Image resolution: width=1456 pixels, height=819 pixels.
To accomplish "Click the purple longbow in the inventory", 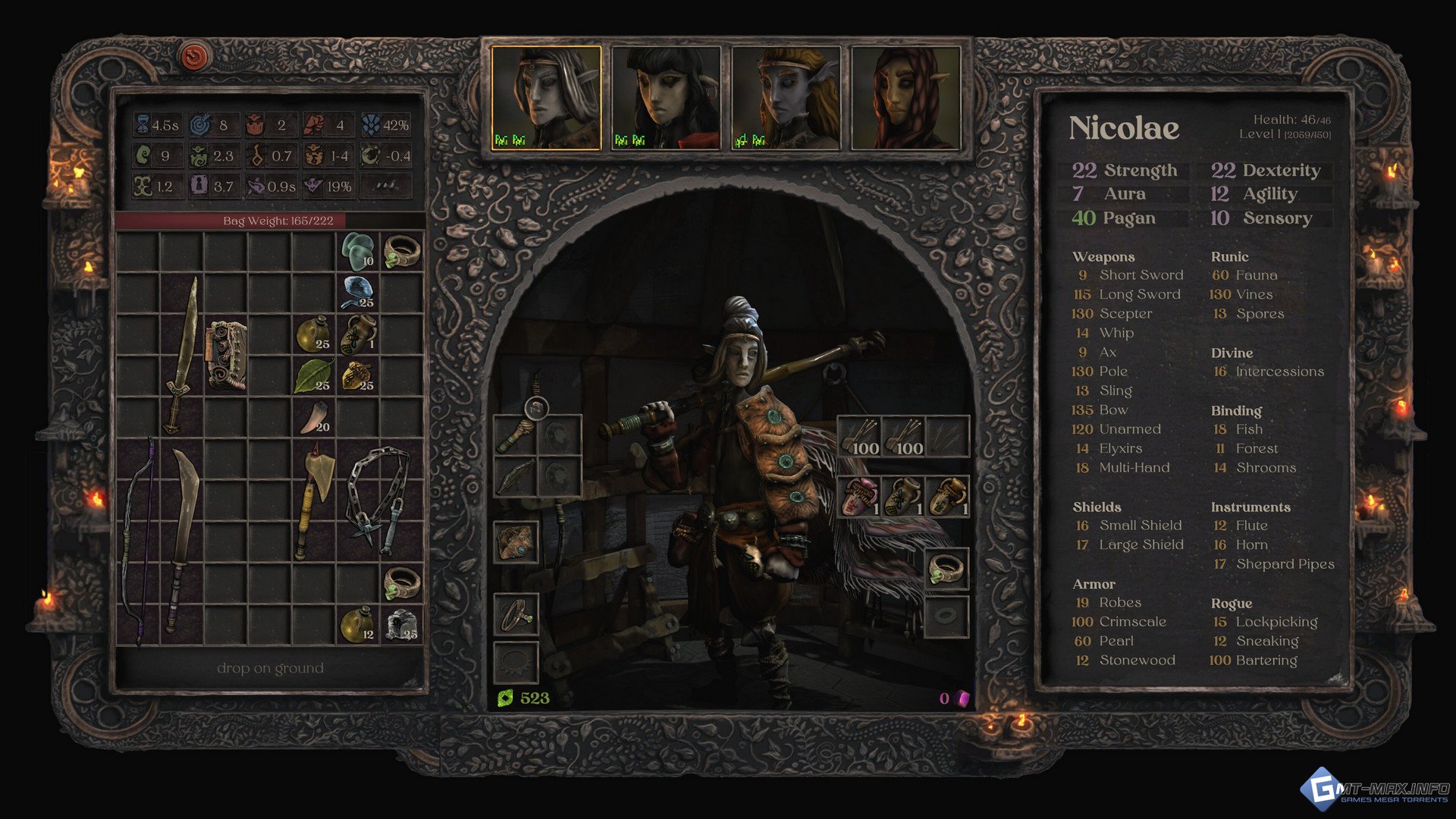I will pos(140,542).
